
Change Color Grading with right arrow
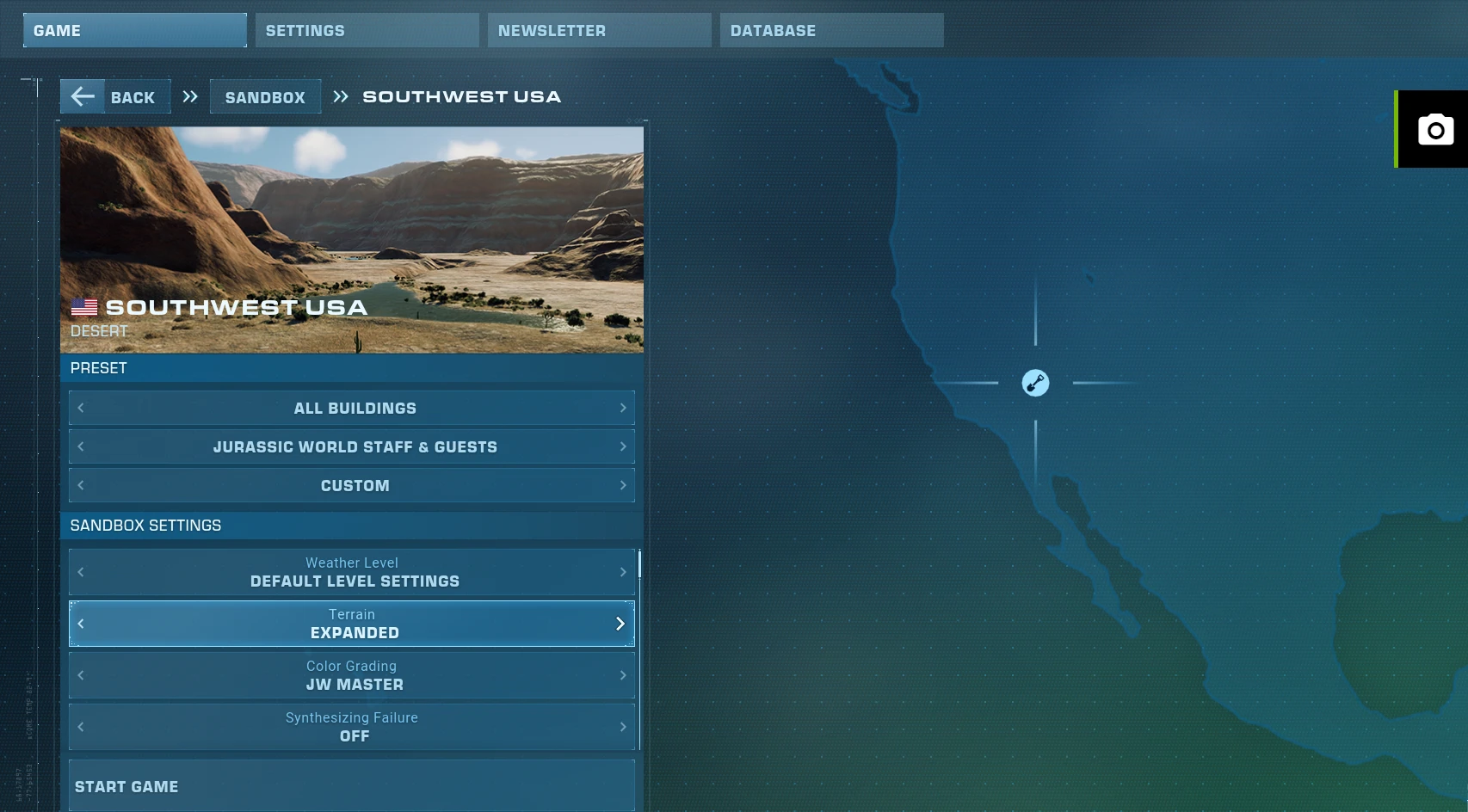pos(623,675)
